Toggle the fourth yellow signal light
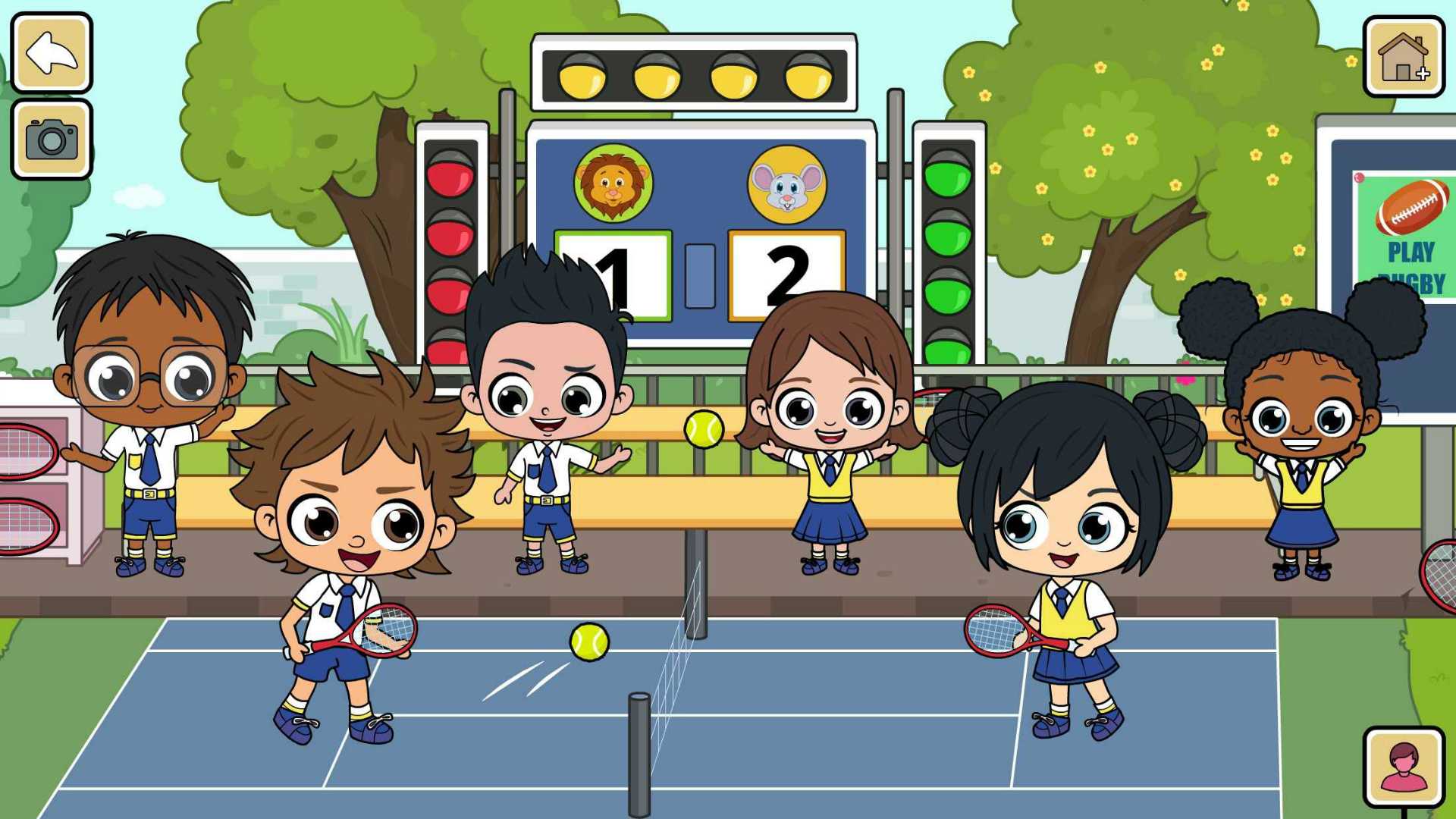The image size is (1456, 819). [806, 76]
